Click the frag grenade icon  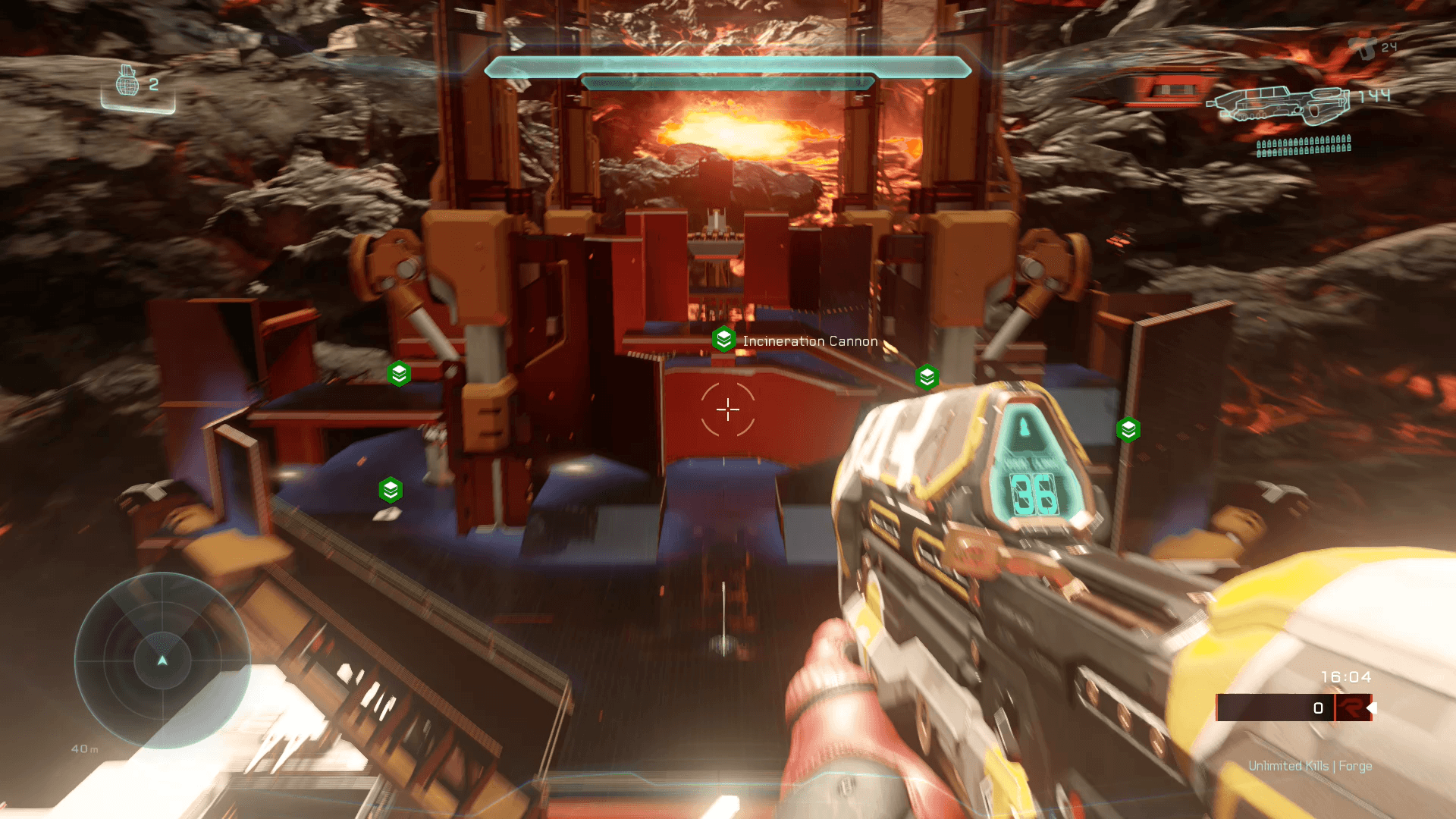[x=127, y=81]
